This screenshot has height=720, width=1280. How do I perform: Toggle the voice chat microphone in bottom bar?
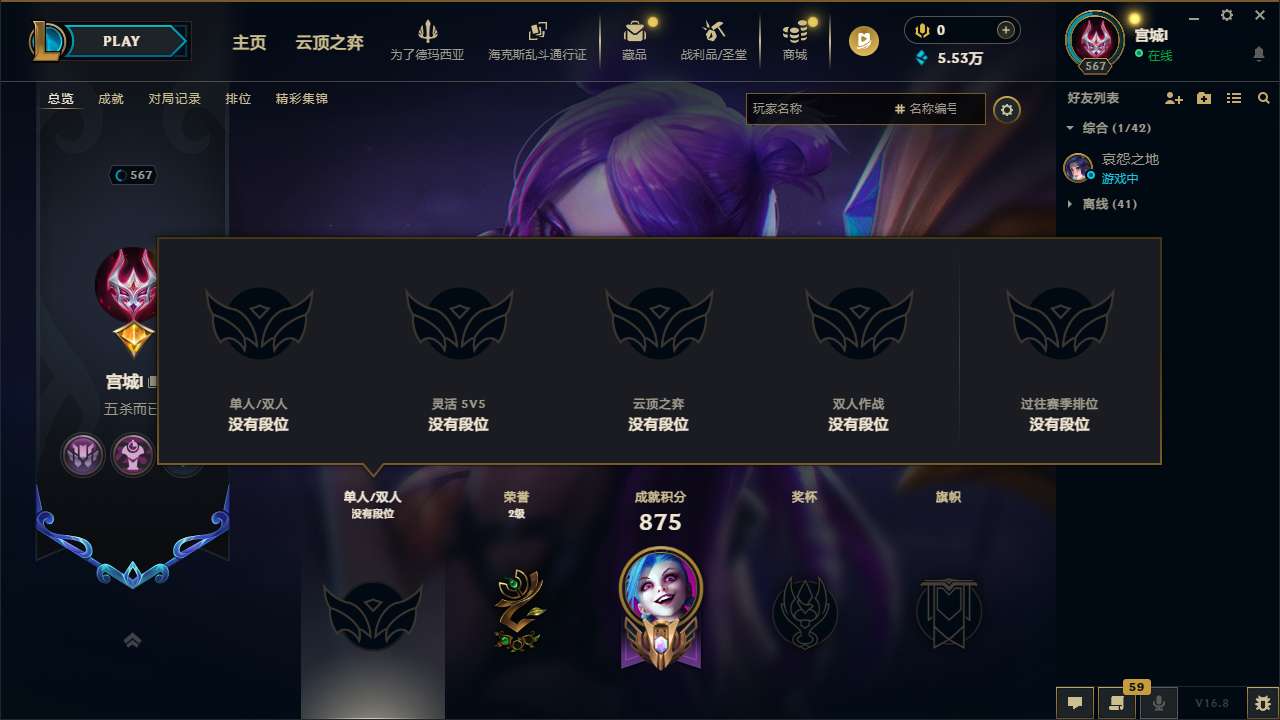pos(1159,703)
